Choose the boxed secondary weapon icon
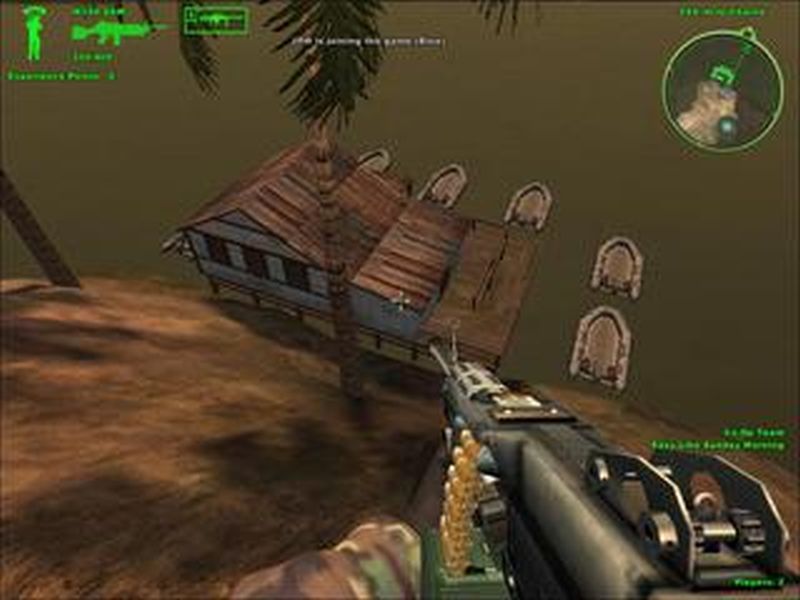Viewport: 800px width, 600px height. click(x=215, y=20)
